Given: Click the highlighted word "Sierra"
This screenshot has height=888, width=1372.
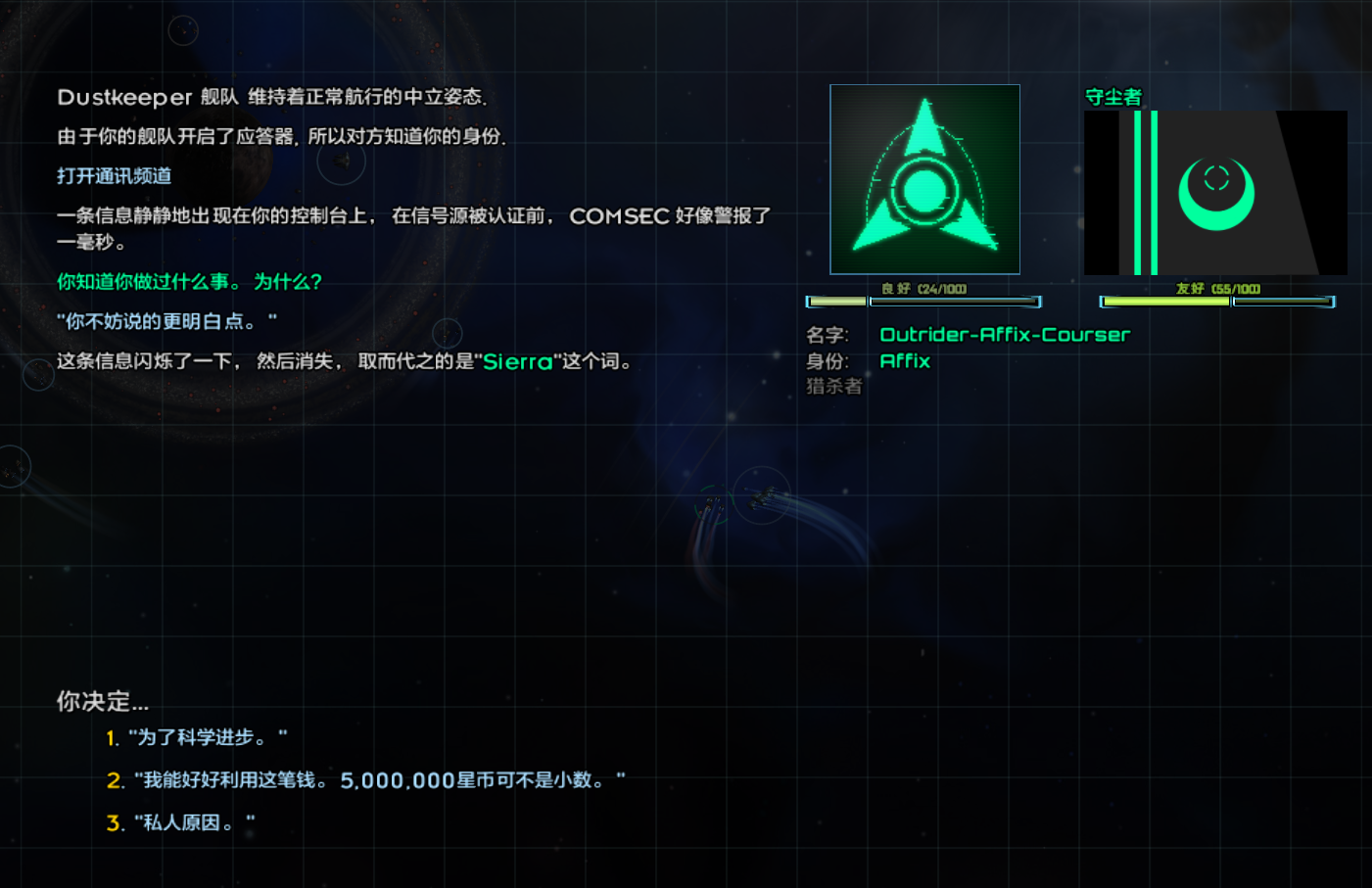Looking at the screenshot, I should [x=516, y=361].
